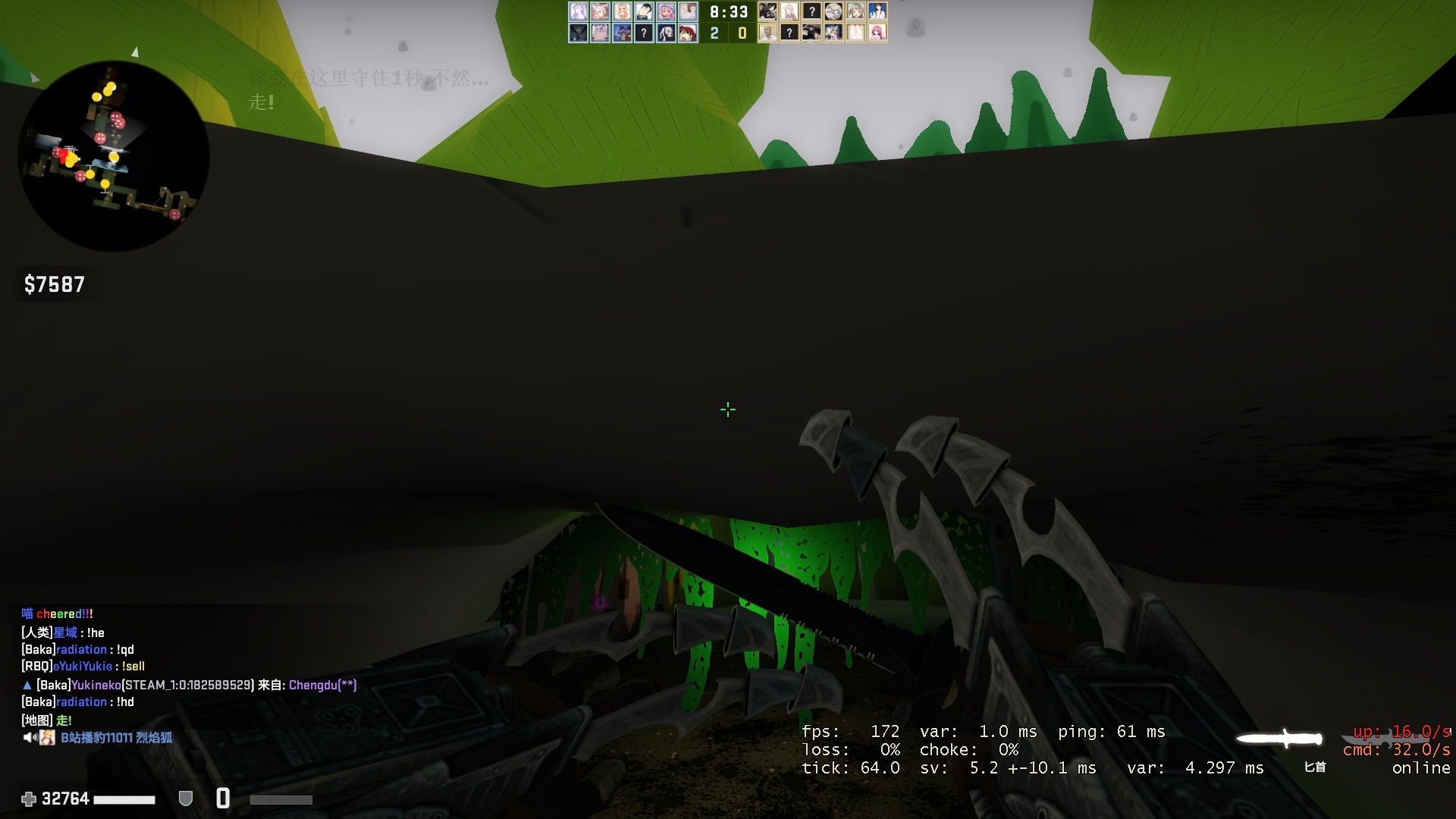Pick the blue team's red-haired character avatar
Screen dimensions: 1456x819
(688, 33)
